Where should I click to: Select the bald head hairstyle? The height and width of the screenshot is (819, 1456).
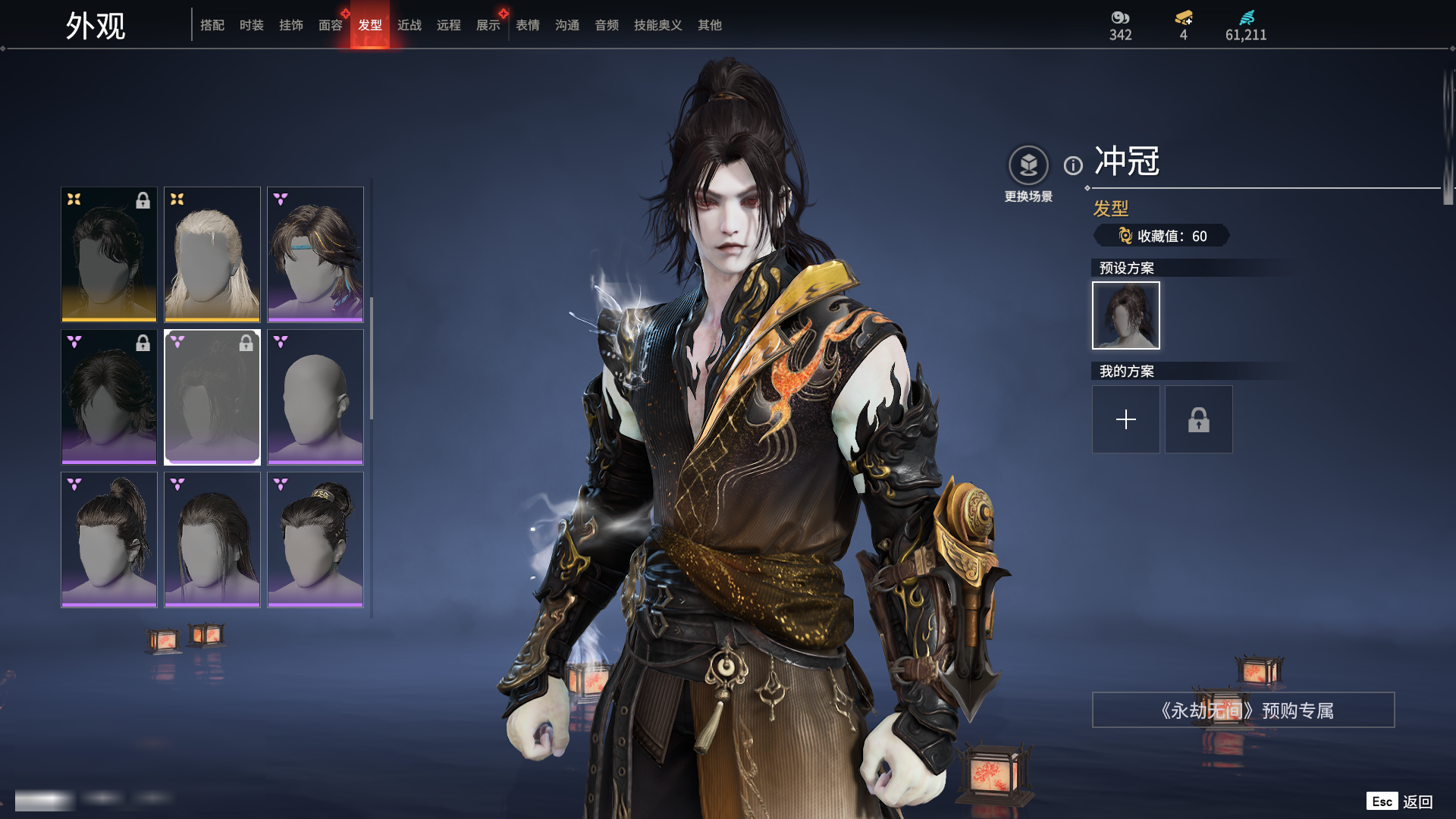coord(315,397)
